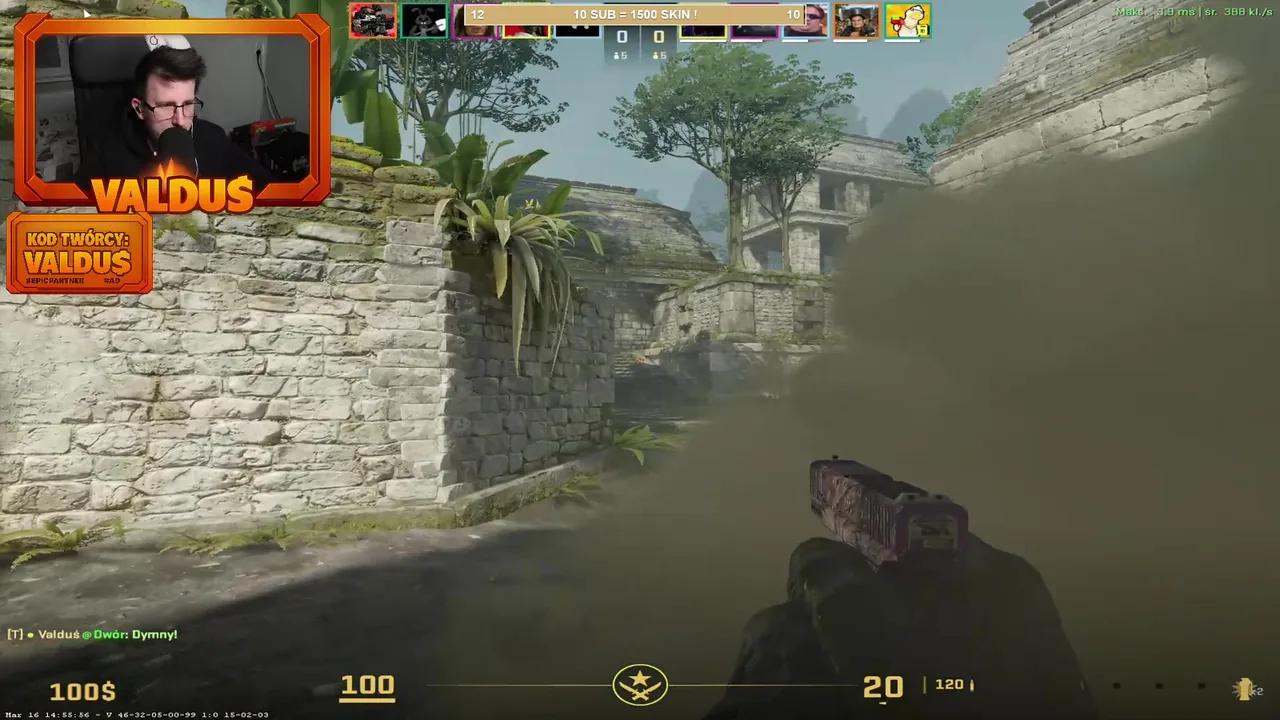The height and width of the screenshot is (720, 1280).
Task: Click the health value 100 indicator
Action: (x=367, y=684)
